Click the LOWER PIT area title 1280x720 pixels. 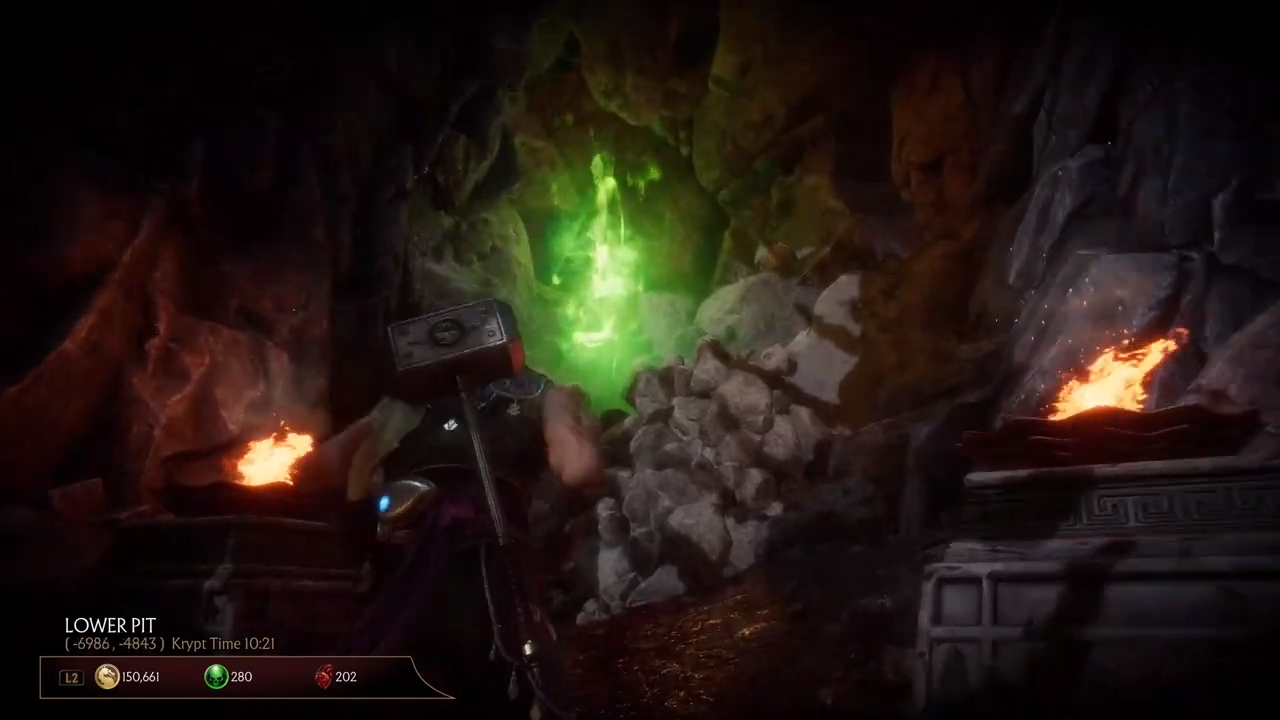[110, 625]
